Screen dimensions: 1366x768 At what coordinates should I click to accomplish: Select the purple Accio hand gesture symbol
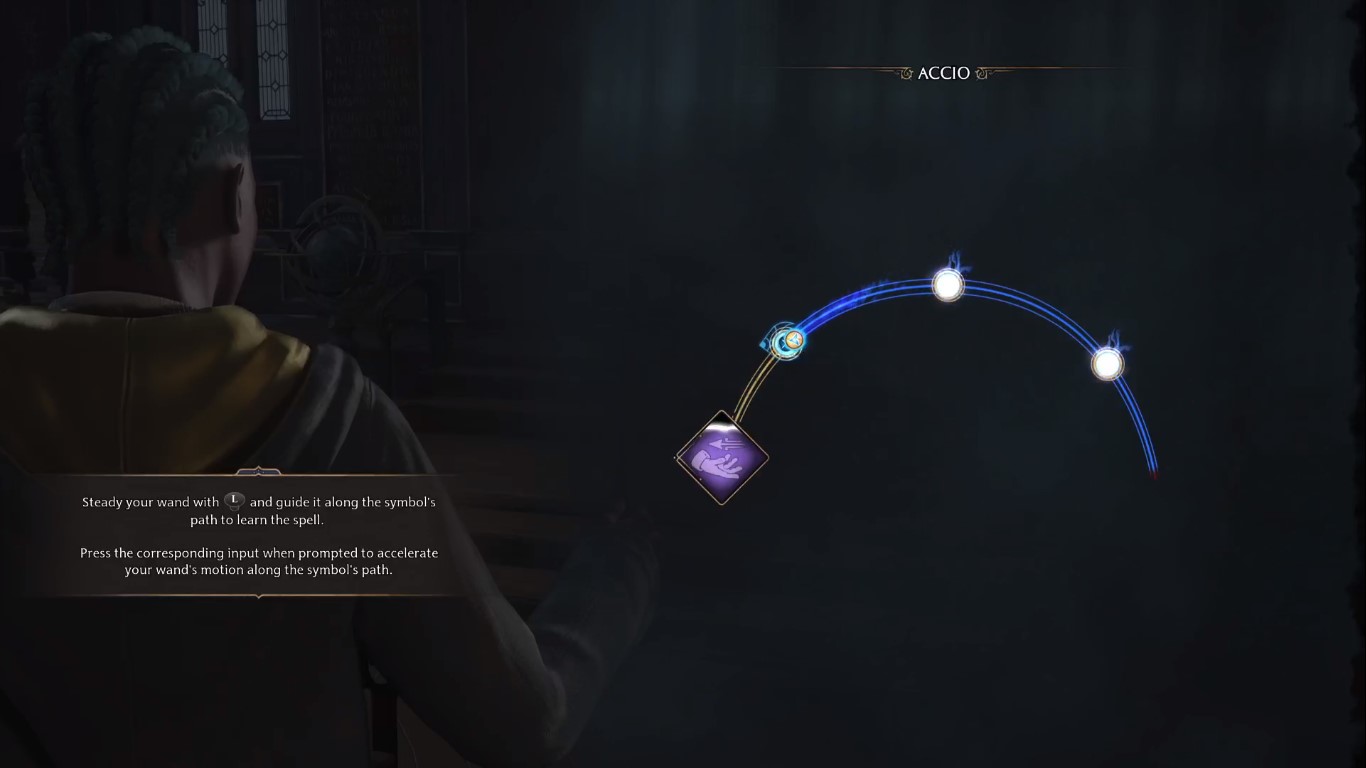pos(722,459)
